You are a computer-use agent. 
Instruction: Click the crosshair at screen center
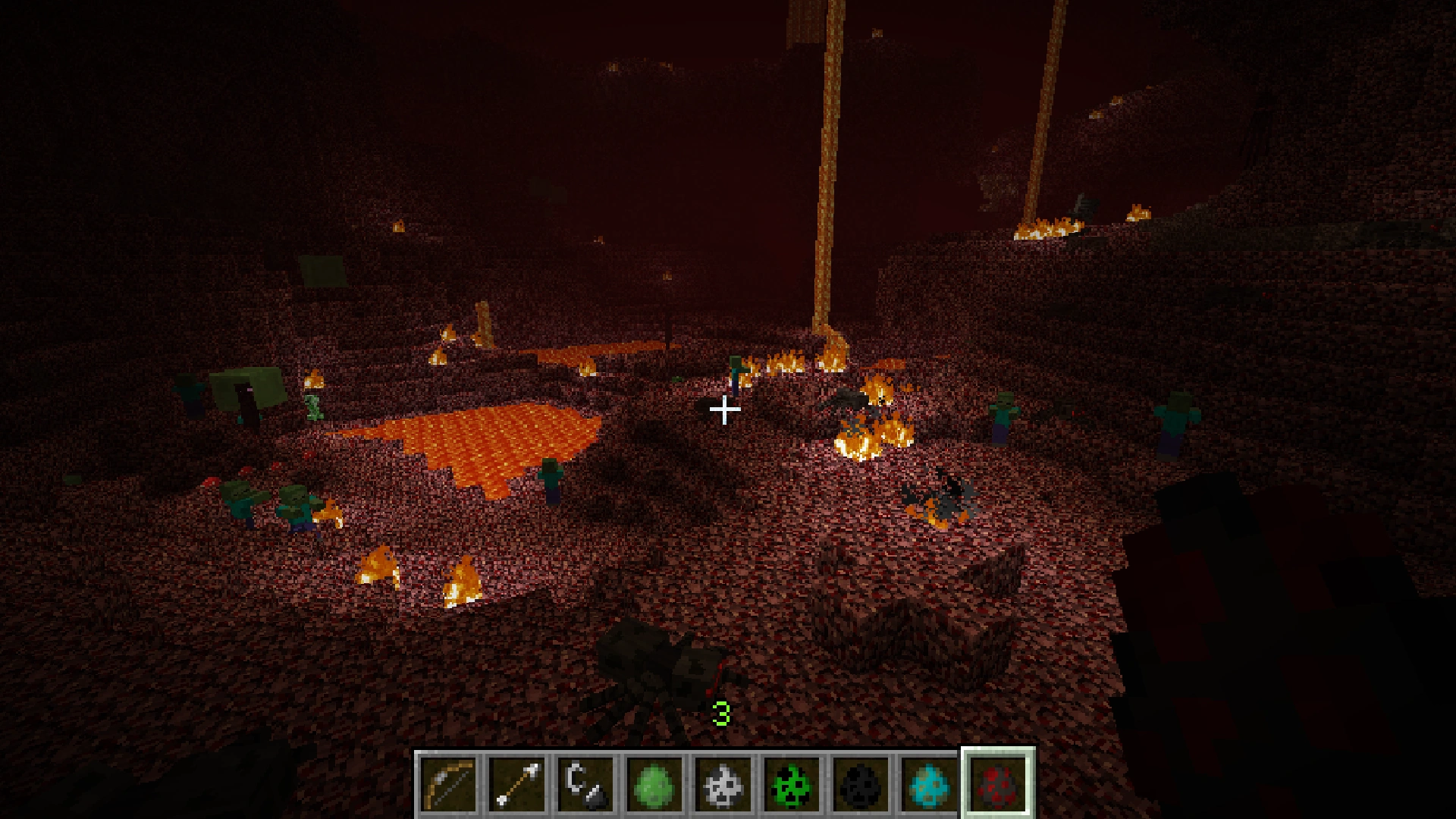tap(726, 409)
